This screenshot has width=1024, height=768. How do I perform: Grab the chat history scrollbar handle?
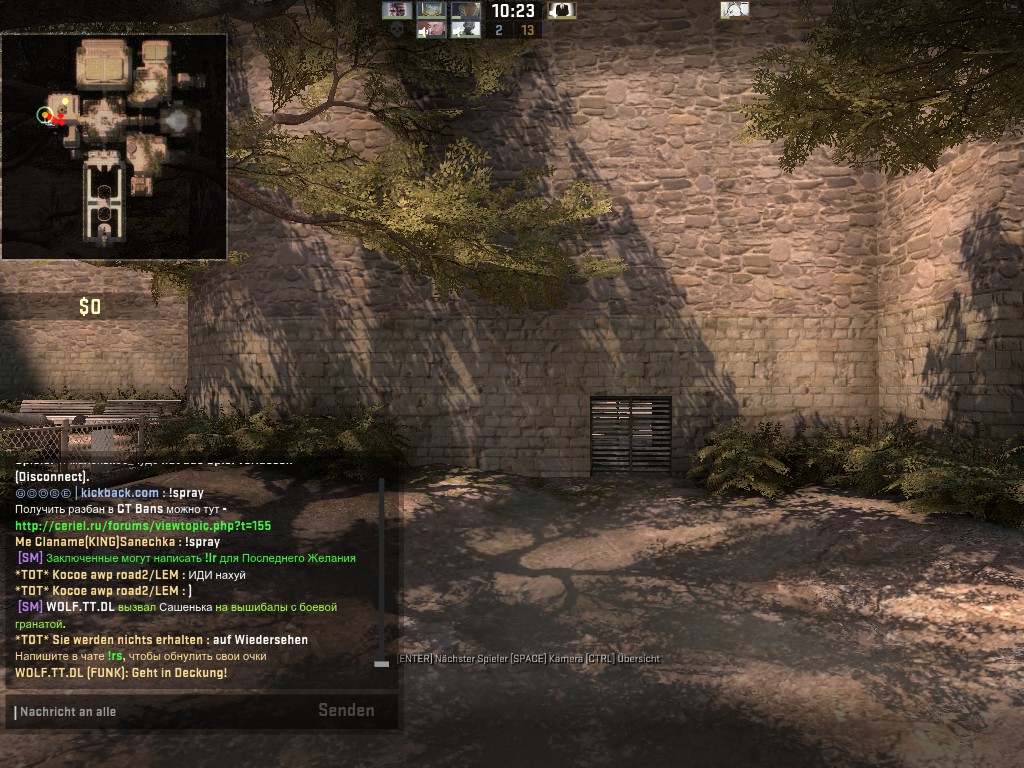click(381, 663)
